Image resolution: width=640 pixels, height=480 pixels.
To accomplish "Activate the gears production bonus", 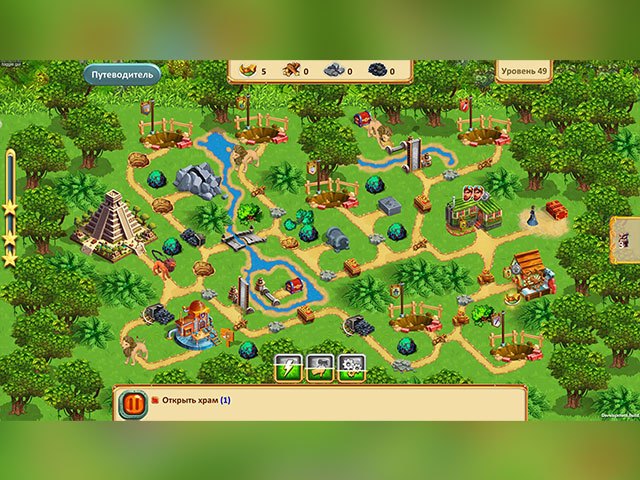I will click(351, 367).
